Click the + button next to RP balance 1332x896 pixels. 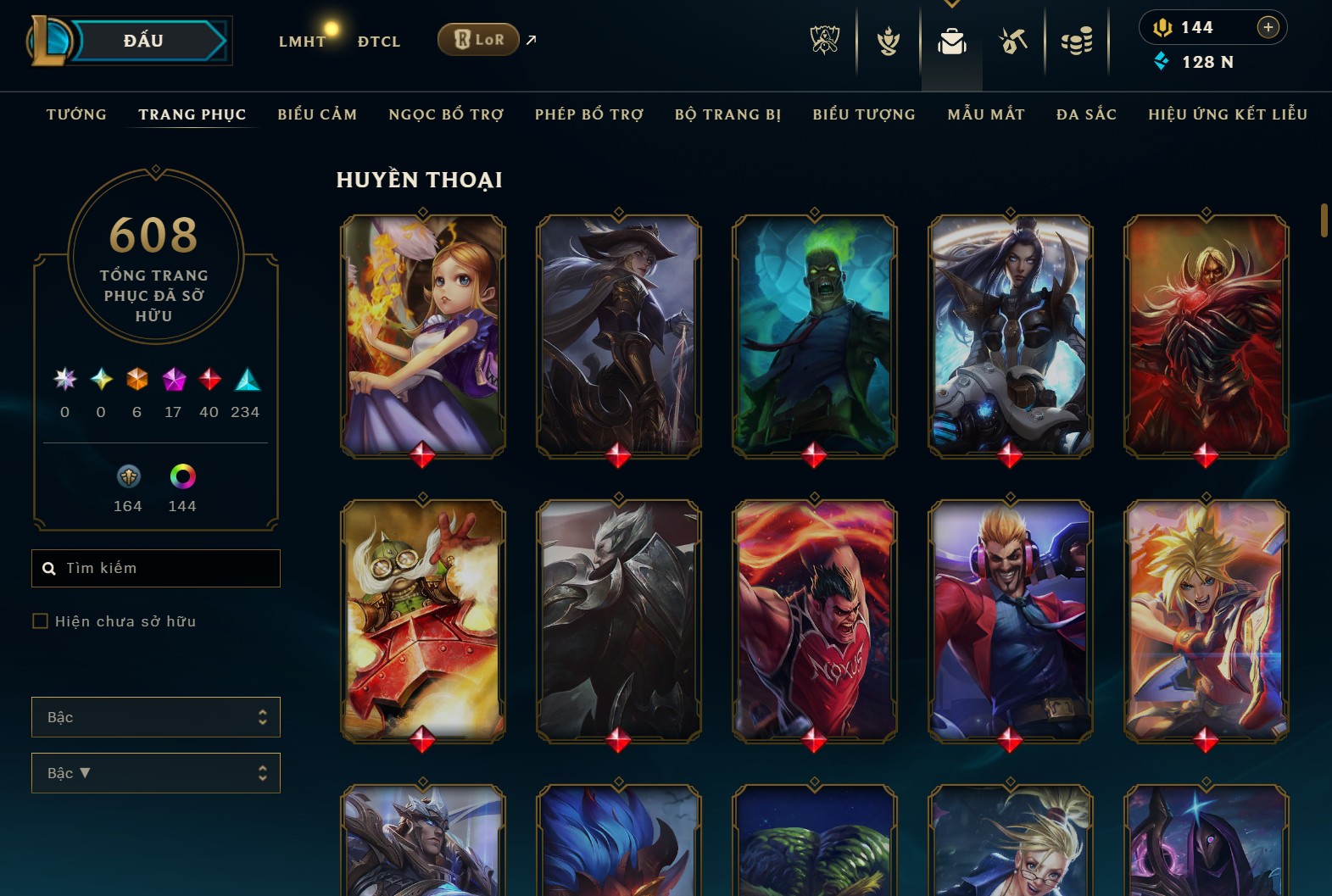(x=1268, y=26)
